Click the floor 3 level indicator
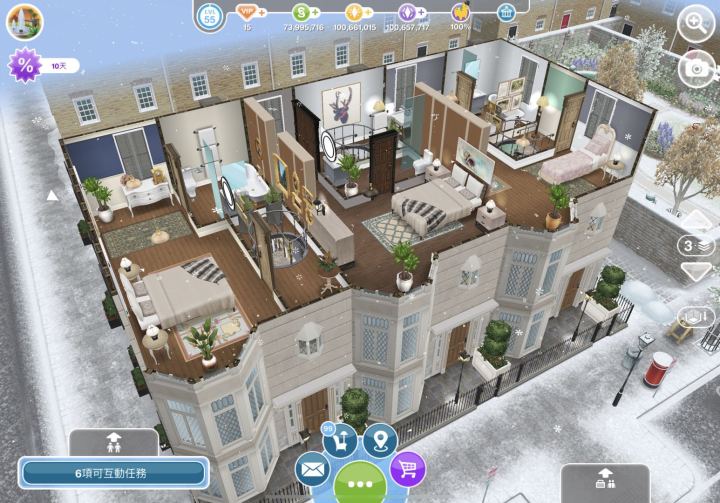 [x=696, y=246]
